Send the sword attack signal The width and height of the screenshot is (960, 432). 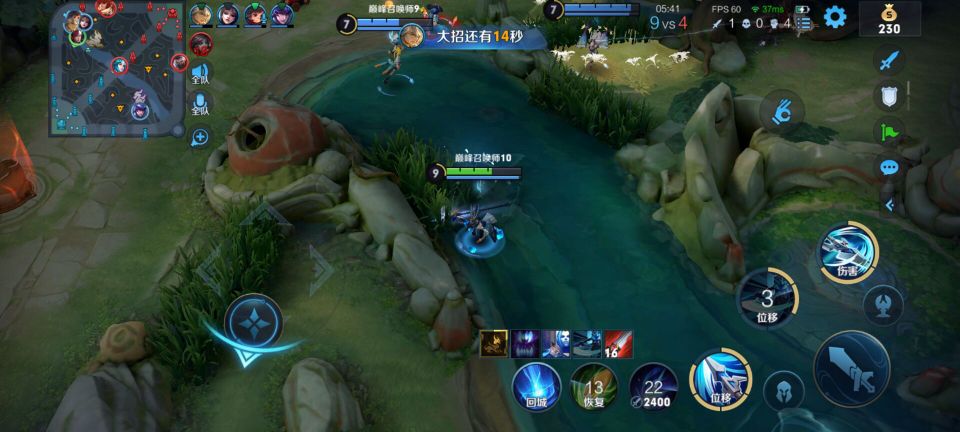(889, 60)
